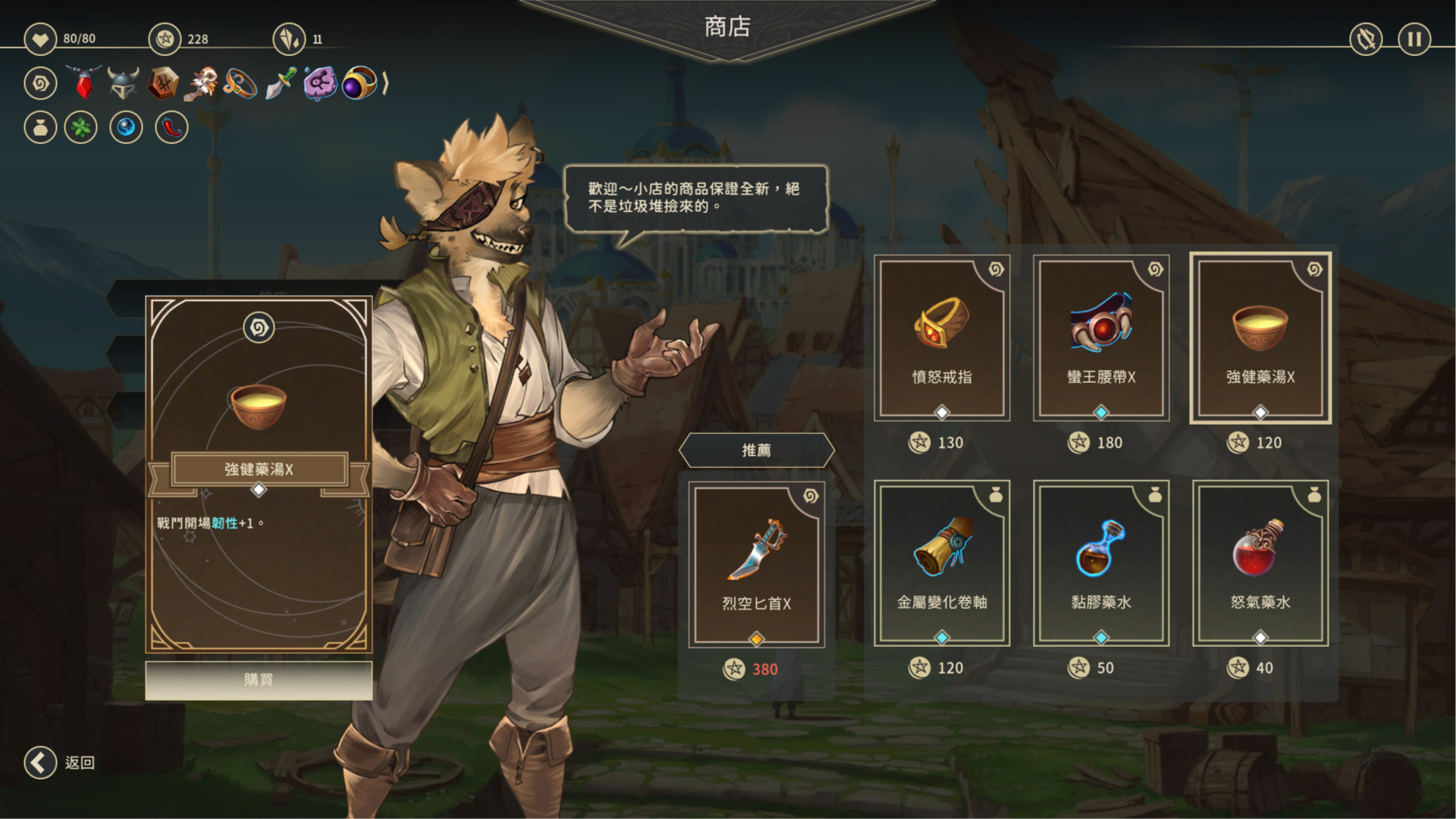Inspect the red chili pepper consumable
The image size is (1456, 819).
[172, 127]
